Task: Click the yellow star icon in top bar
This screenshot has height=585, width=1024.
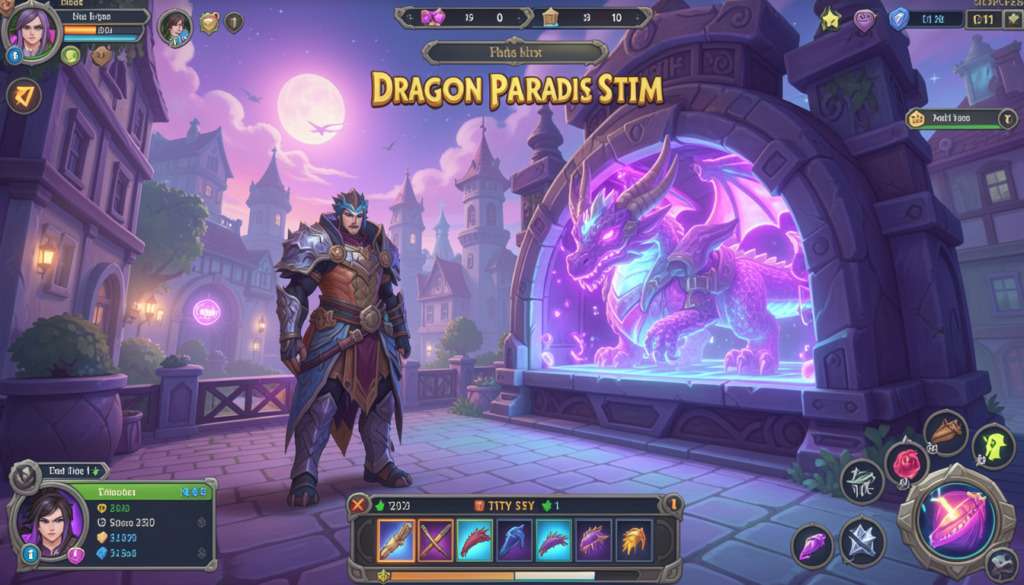Action: click(x=830, y=17)
